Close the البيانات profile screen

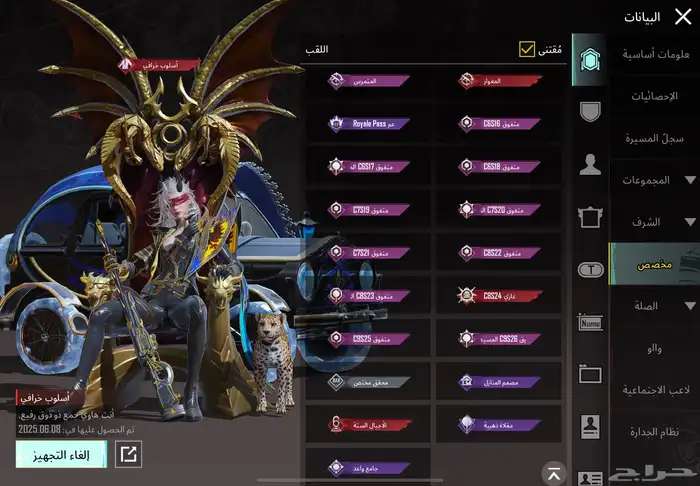pyautogui.click(x=683, y=17)
